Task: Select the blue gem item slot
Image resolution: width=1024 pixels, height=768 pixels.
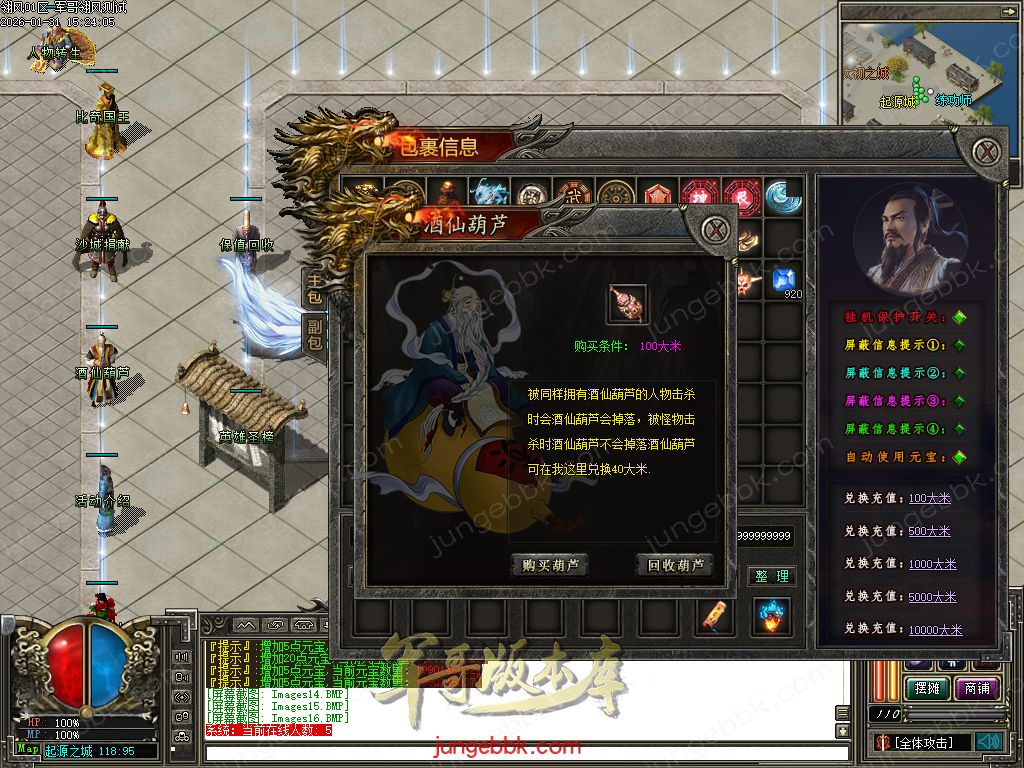Action: [782, 280]
